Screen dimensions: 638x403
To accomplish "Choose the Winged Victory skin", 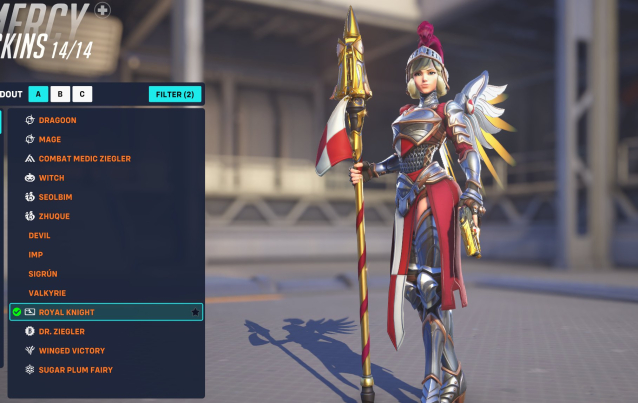I will (x=71, y=350).
